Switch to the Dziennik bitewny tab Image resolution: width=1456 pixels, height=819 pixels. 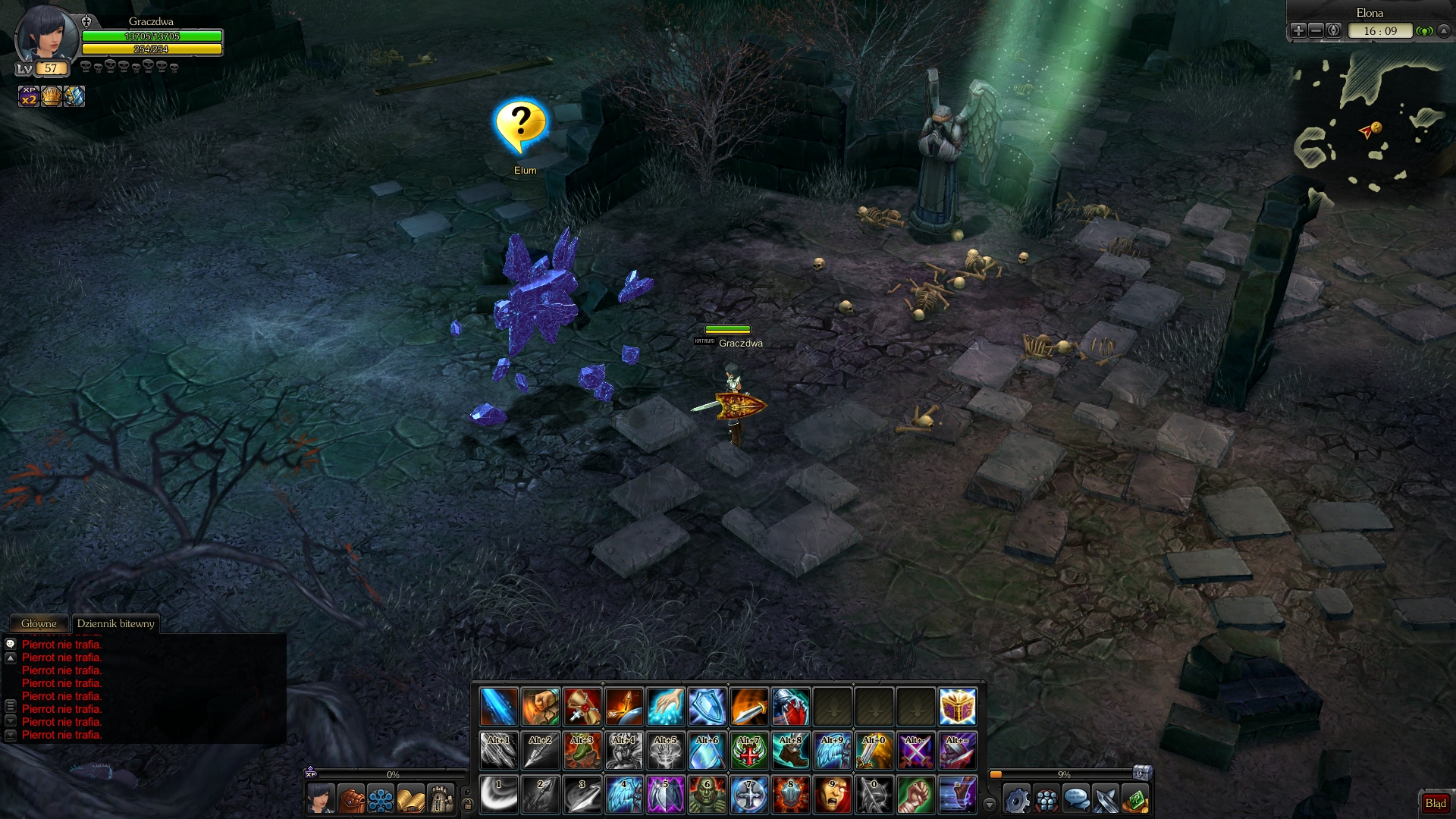coord(115,623)
